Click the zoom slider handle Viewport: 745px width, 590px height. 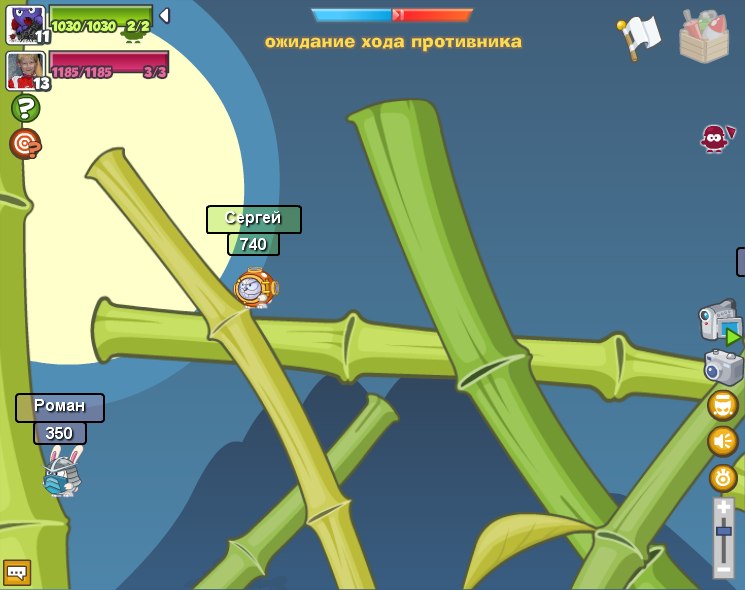(723, 531)
